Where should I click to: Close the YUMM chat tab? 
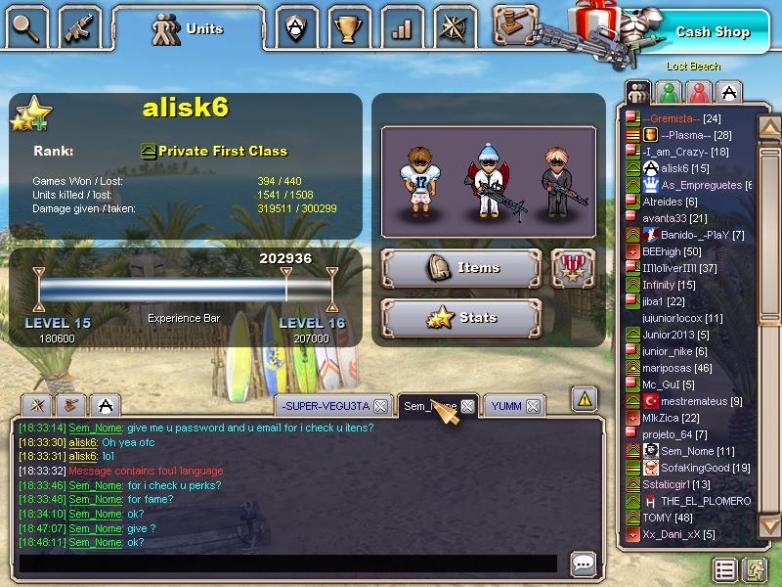tap(533, 406)
